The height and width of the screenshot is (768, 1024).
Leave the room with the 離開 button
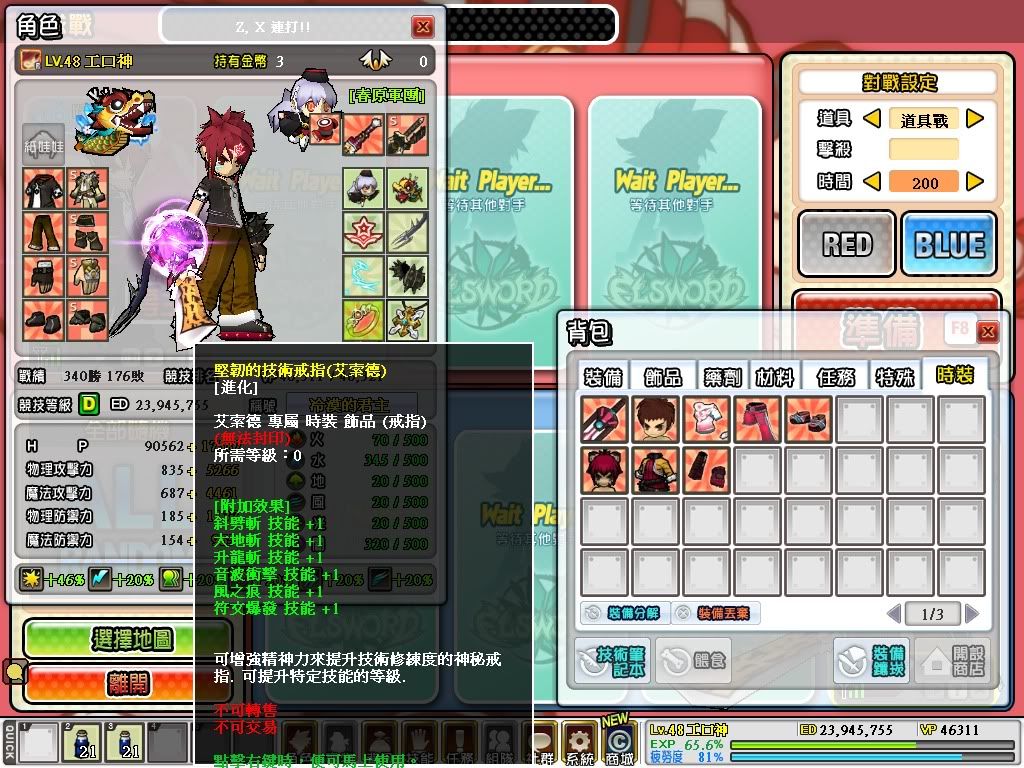coord(131,683)
